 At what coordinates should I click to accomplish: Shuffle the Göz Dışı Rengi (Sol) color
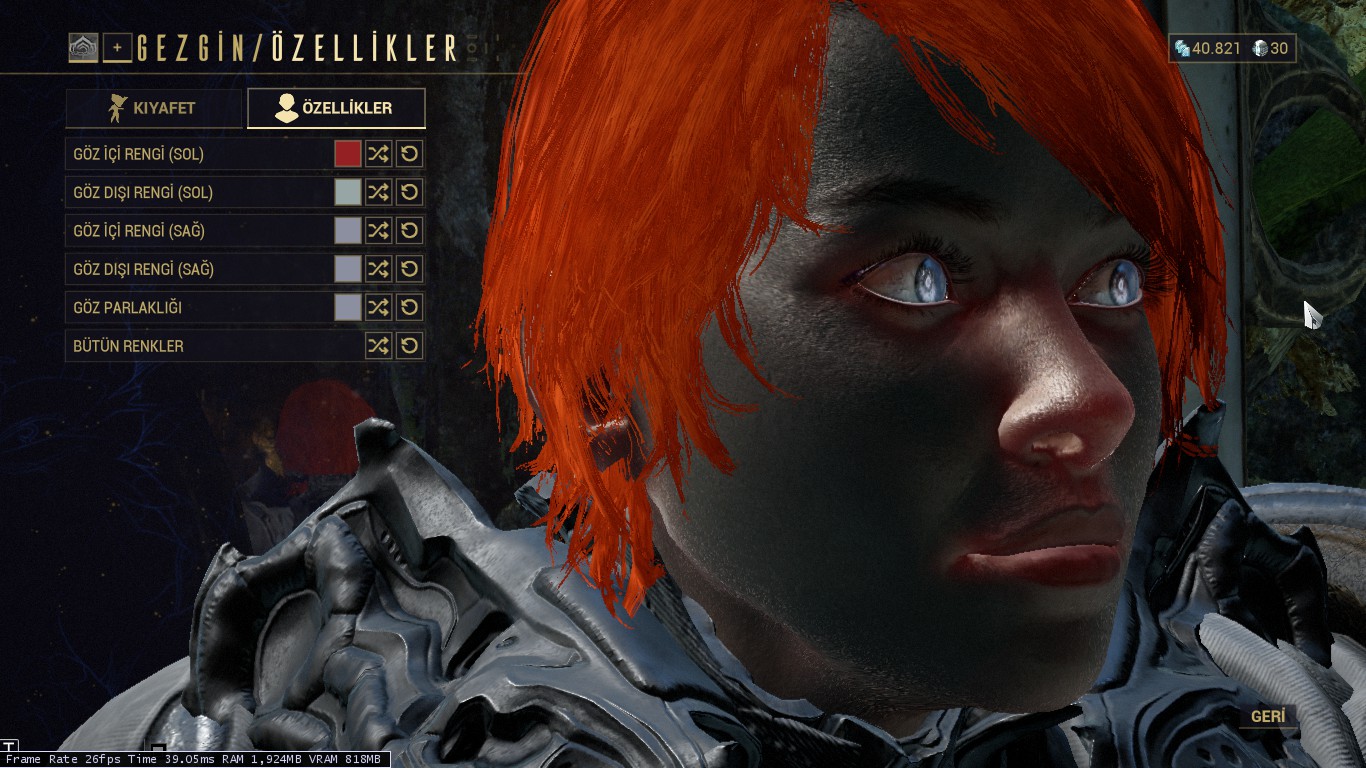(378, 192)
